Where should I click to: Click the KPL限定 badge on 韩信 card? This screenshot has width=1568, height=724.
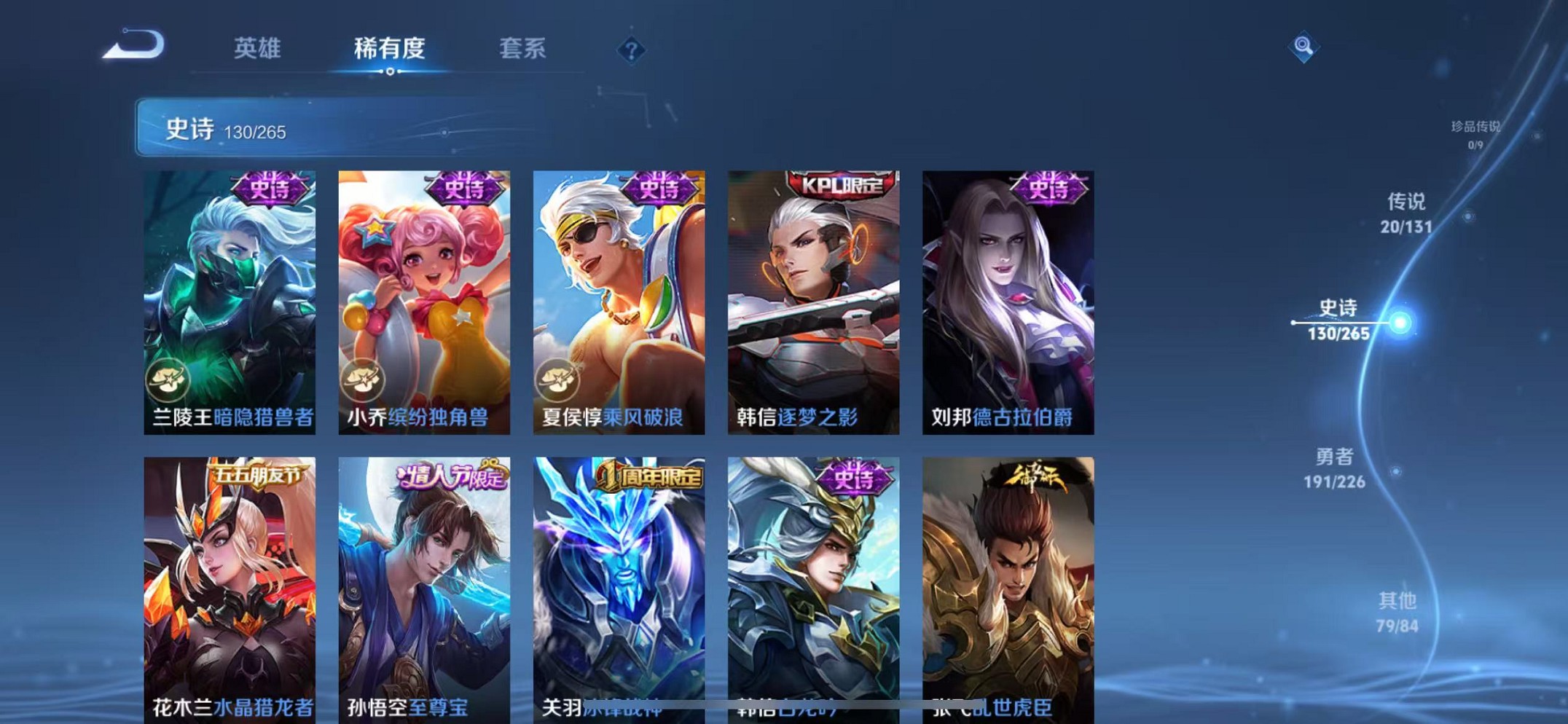[843, 186]
